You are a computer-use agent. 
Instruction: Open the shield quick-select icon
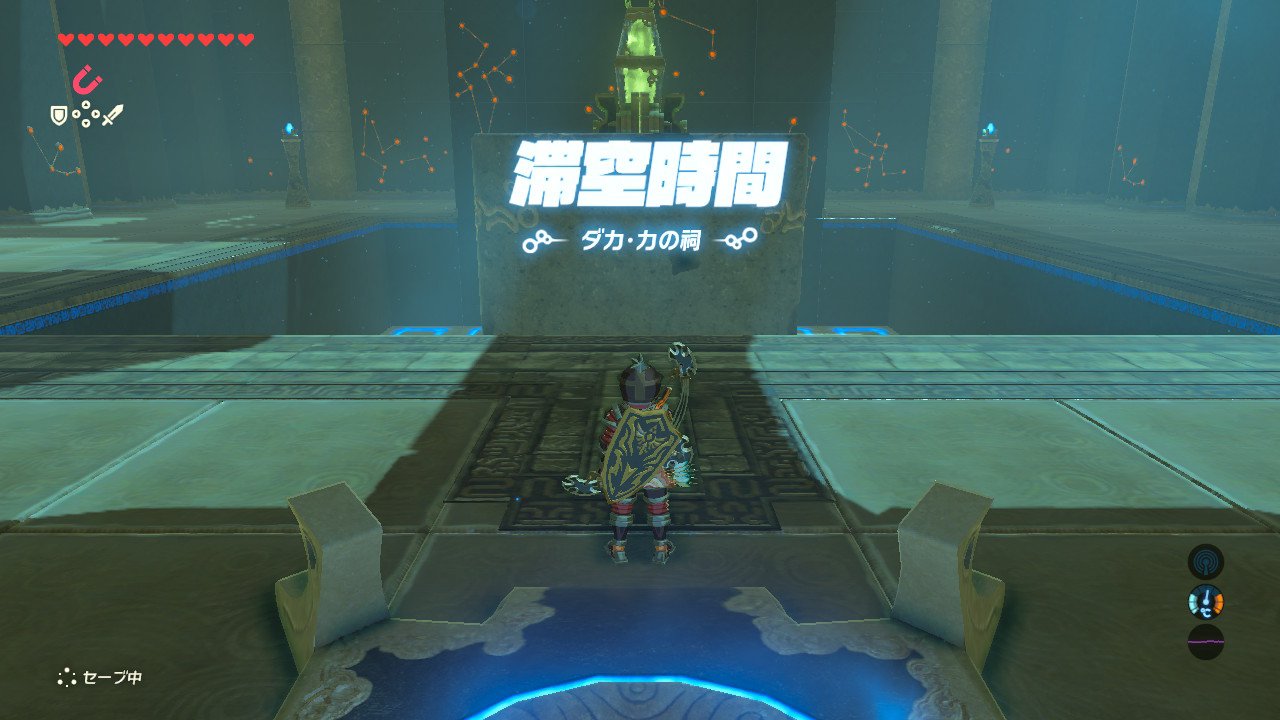click(x=59, y=116)
